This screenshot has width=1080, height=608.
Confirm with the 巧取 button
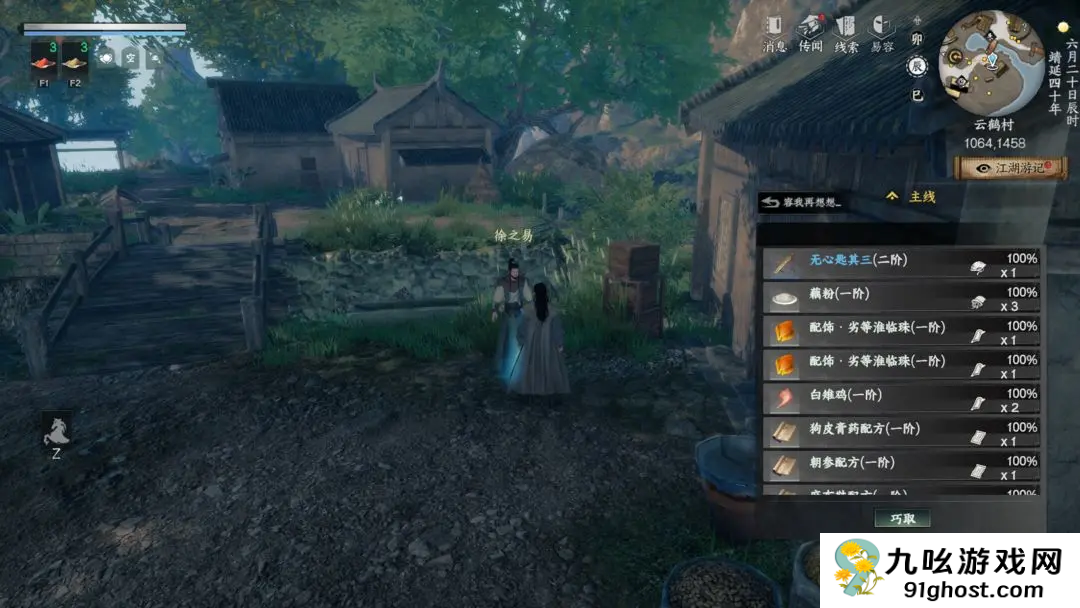pyautogui.click(x=902, y=518)
